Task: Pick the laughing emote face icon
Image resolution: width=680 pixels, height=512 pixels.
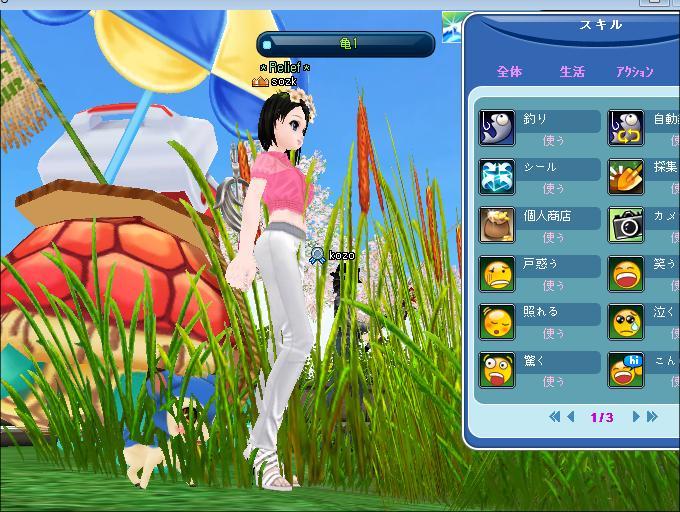Action: tap(627, 273)
